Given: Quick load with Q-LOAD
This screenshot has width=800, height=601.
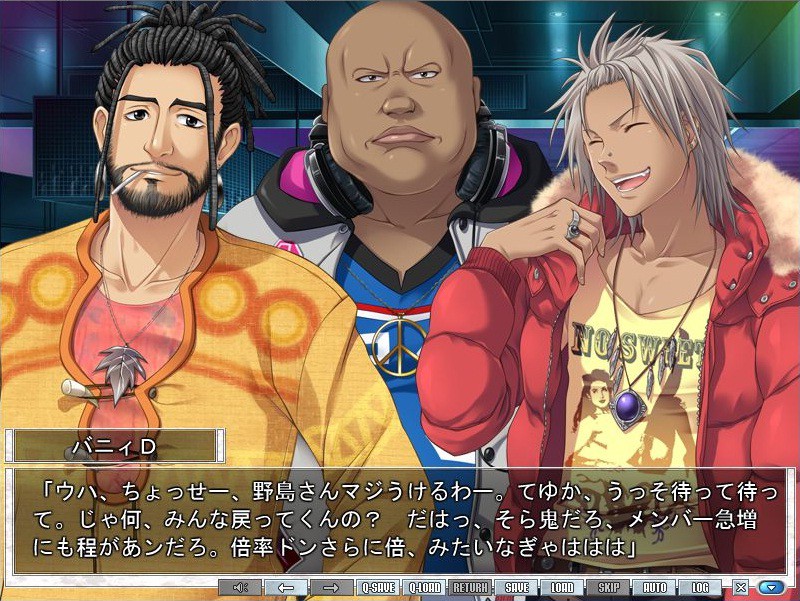Looking at the screenshot, I should pyautogui.click(x=425, y=588).
